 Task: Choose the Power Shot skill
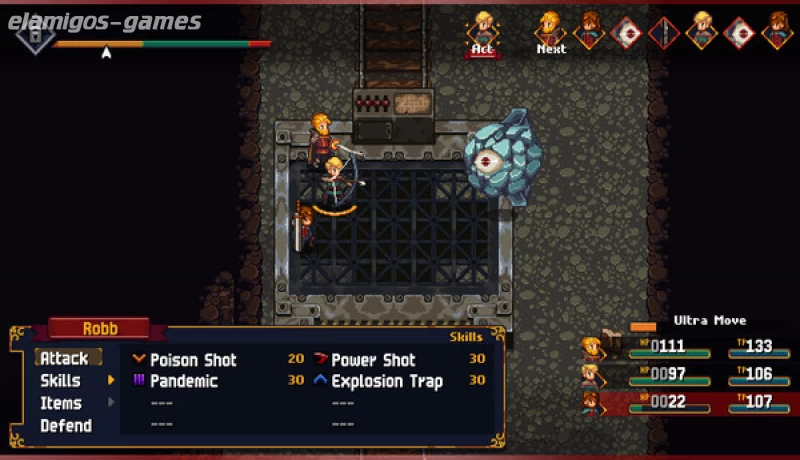coord(373,360)
